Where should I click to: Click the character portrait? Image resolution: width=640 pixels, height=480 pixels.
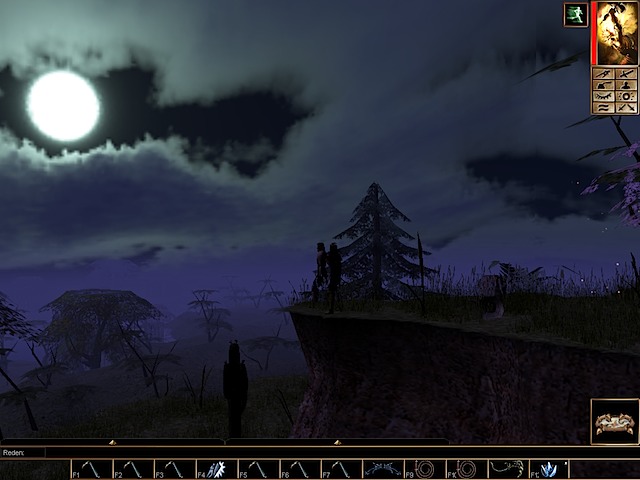pyautogui.click(x=616, y=32)
